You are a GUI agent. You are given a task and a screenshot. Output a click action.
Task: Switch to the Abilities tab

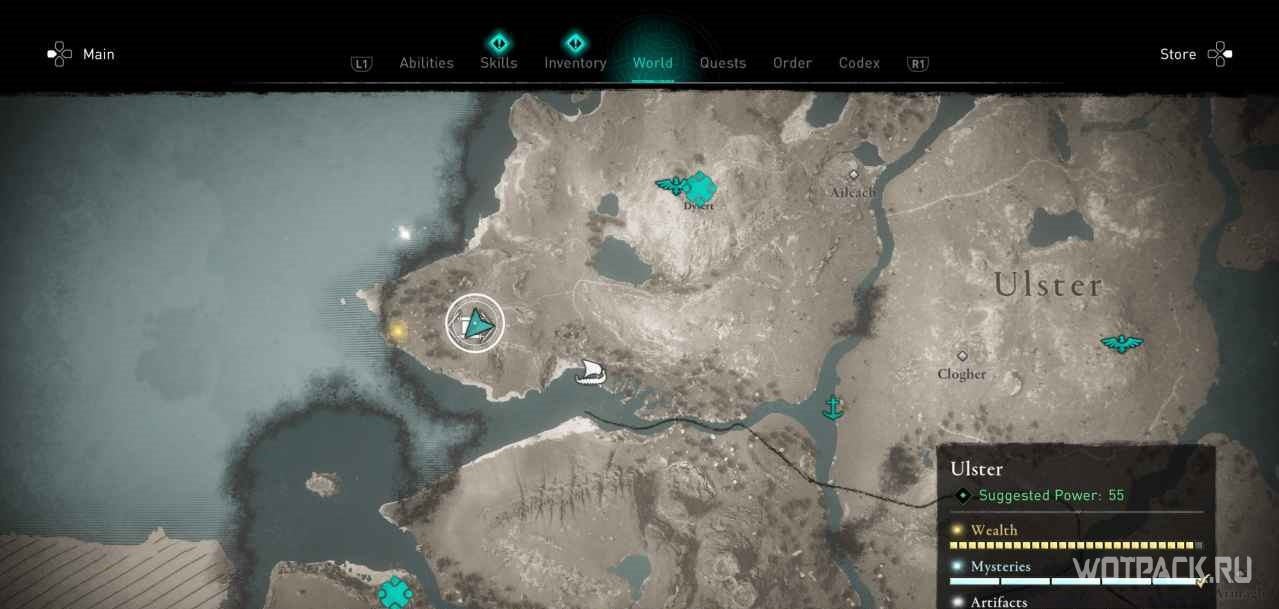click(x=426, y=63)
